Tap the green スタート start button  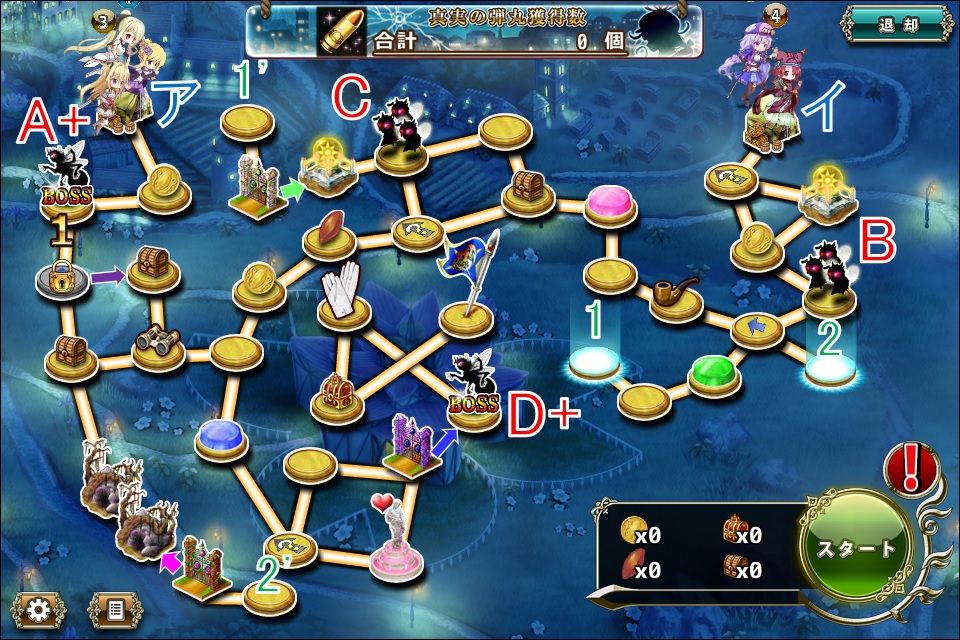point(857,548)
